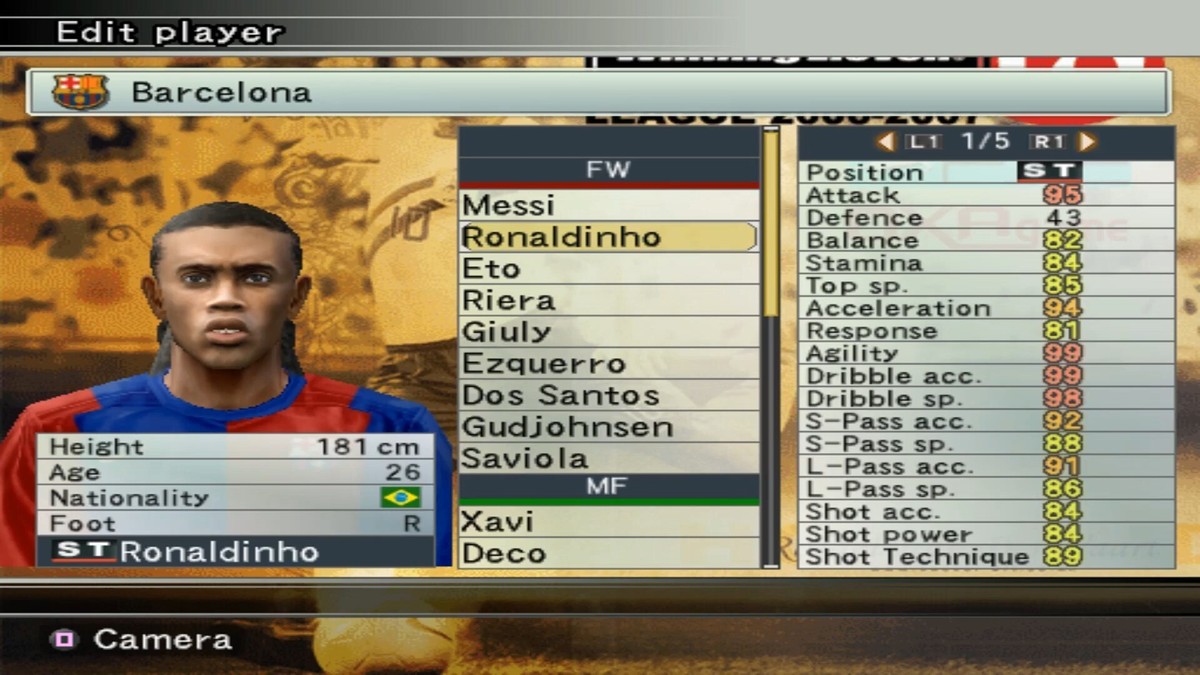Select Ezquerro in the list
The image size is (1200, 675).
coord(608,364)
